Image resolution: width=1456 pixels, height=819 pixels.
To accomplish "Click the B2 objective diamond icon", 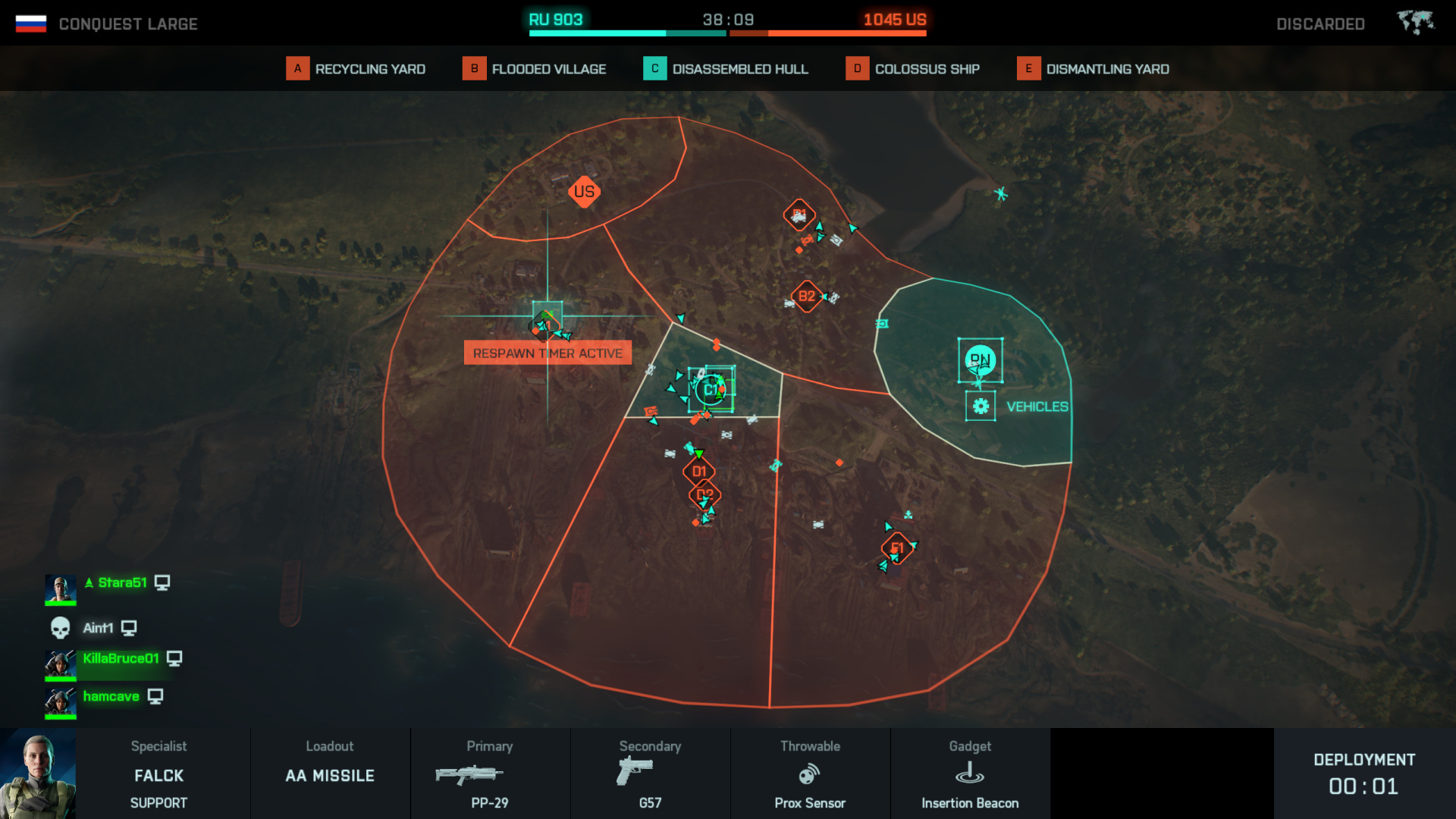I will click(805, 297).
